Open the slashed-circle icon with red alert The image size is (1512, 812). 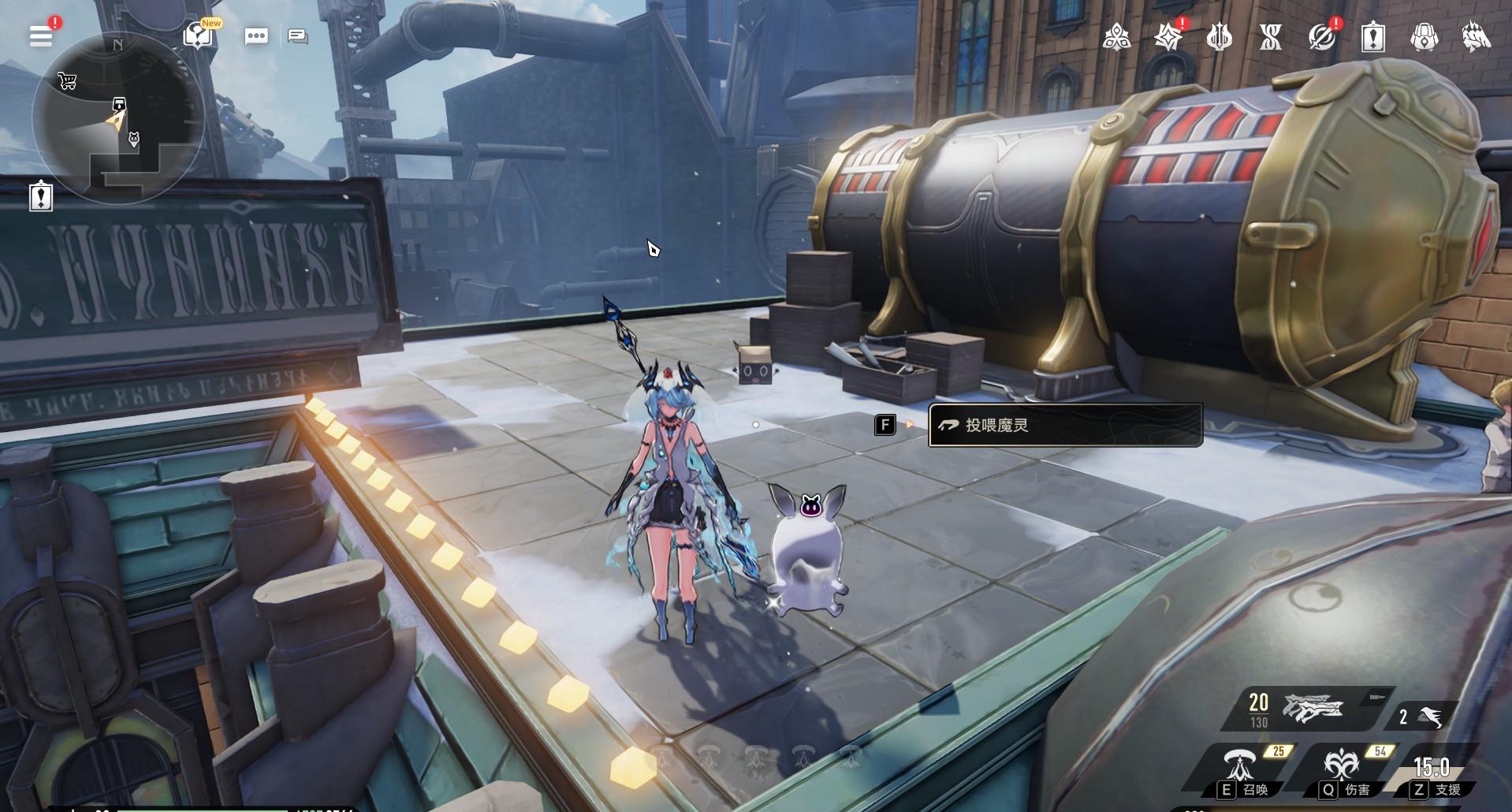point(1321,36)
